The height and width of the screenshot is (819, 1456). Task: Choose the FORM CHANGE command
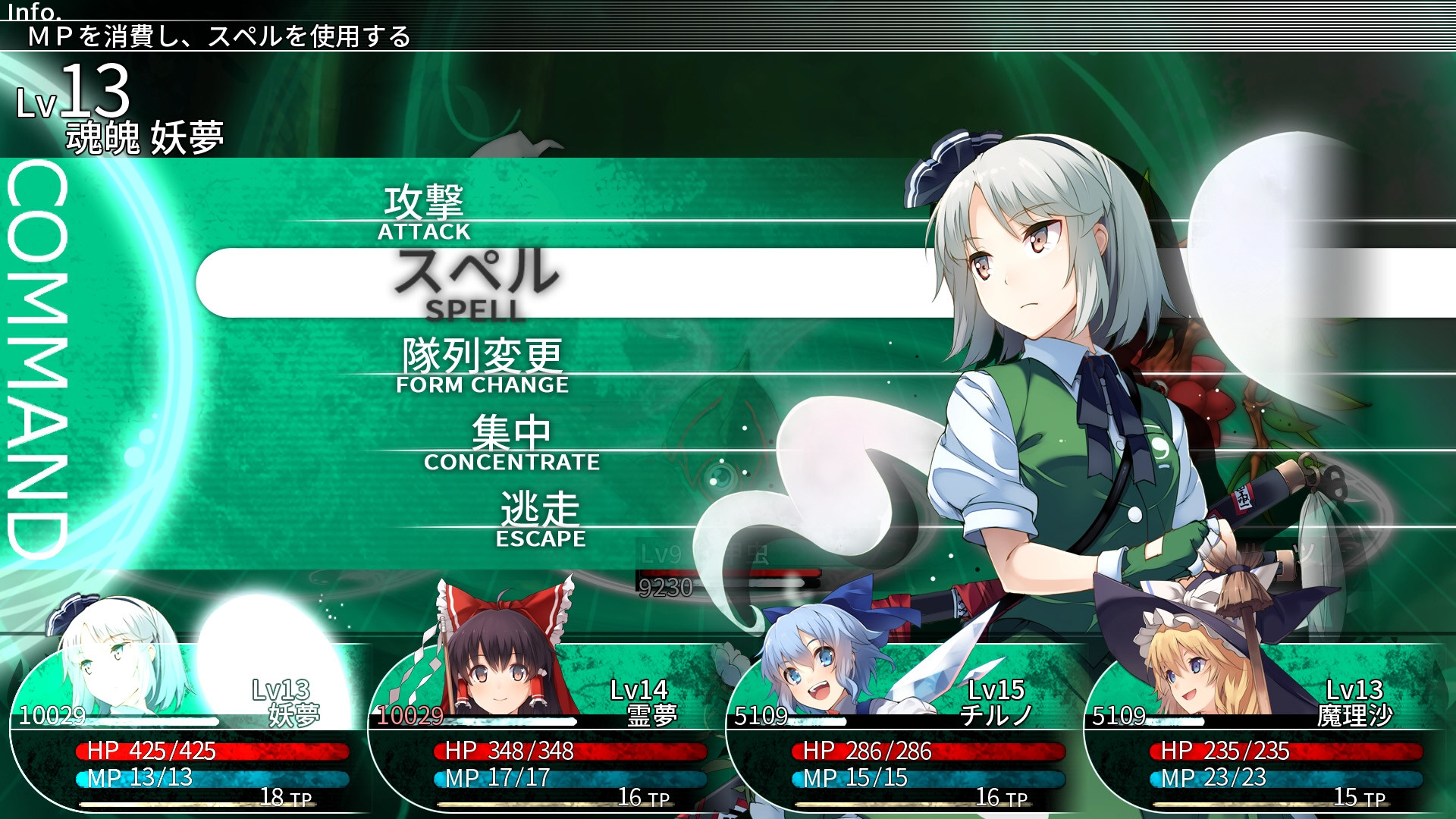pyautogui.click(x=482, y=364)
